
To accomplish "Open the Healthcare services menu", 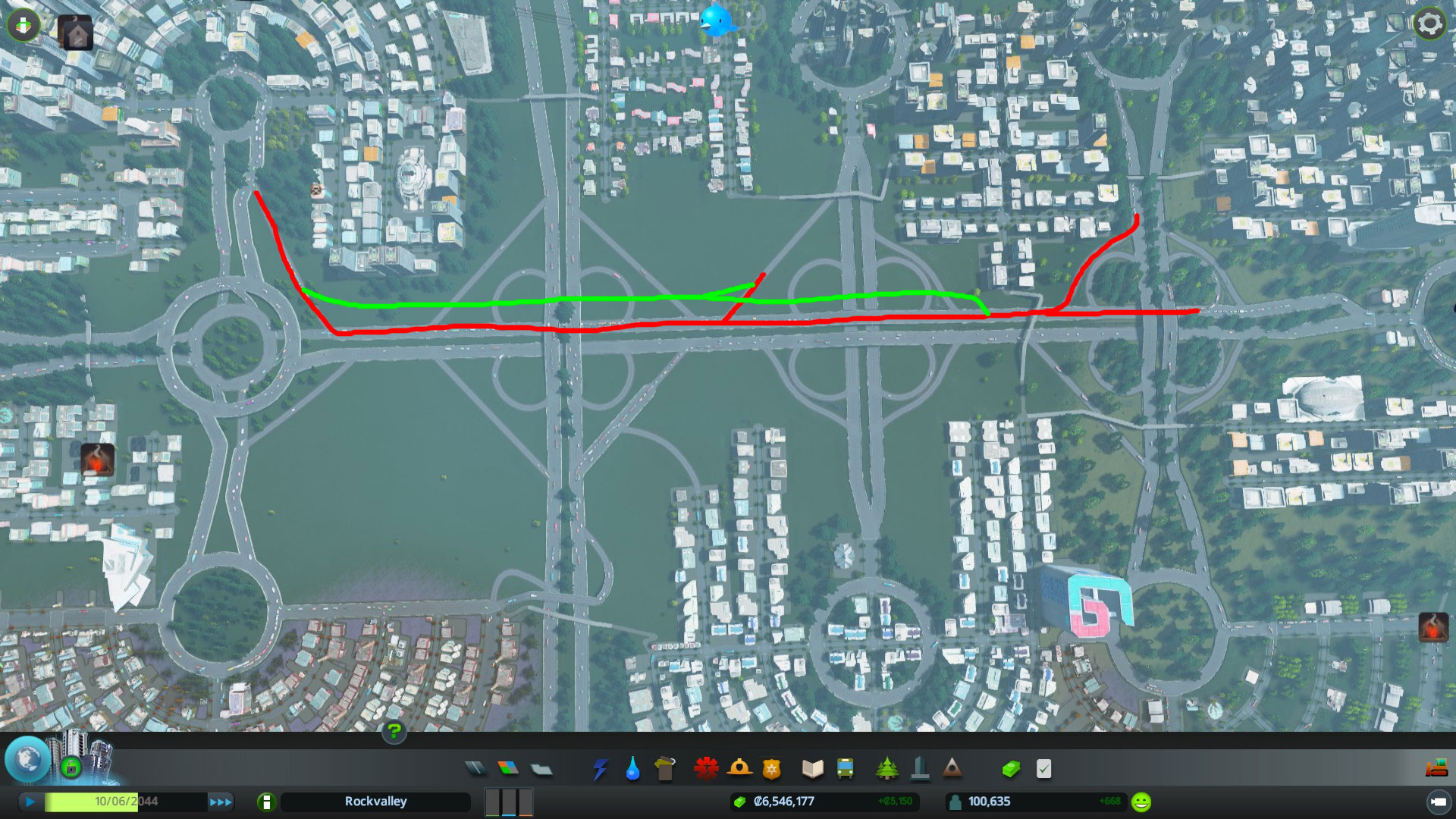I will coord(706,768).
